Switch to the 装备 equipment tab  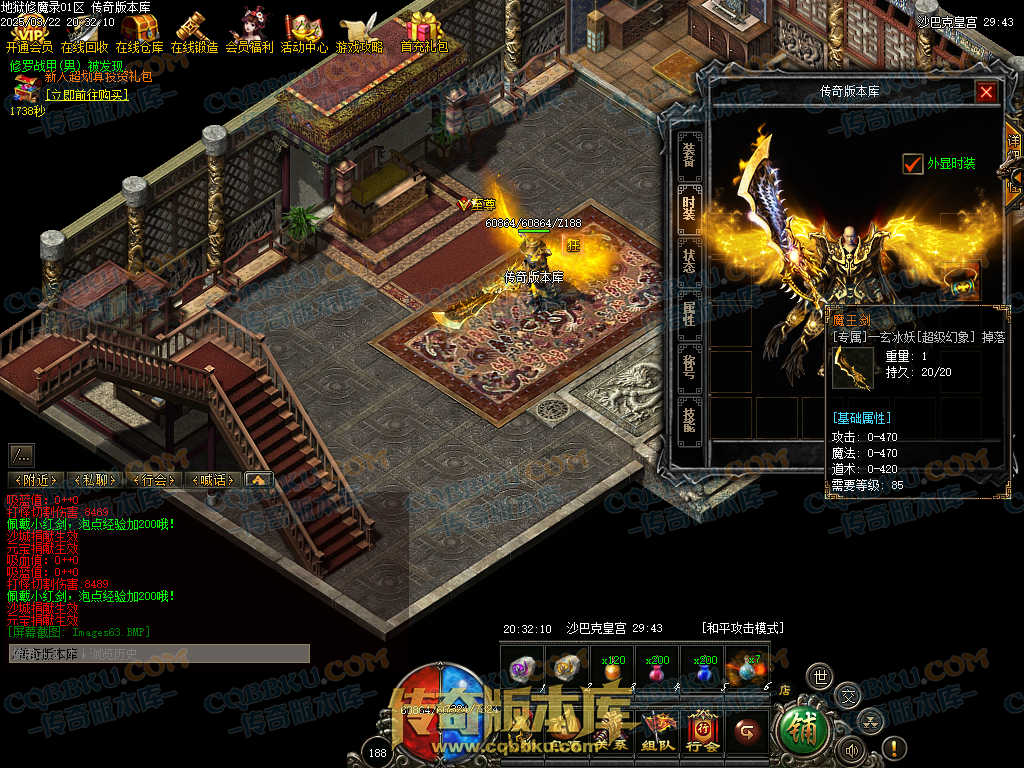[689, 155]
